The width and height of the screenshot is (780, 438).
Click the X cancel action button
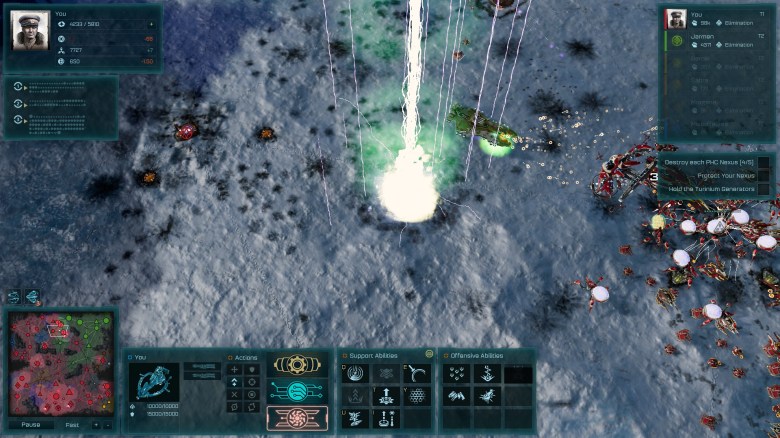coord(234,394)
